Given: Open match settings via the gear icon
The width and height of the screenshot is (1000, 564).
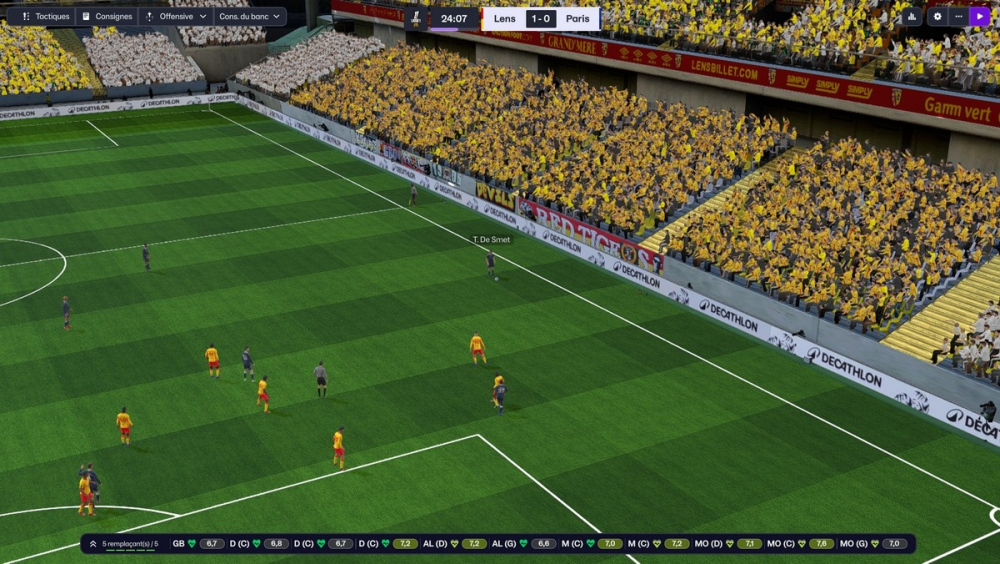Looking at the screenshot, I should pos(937,17).
